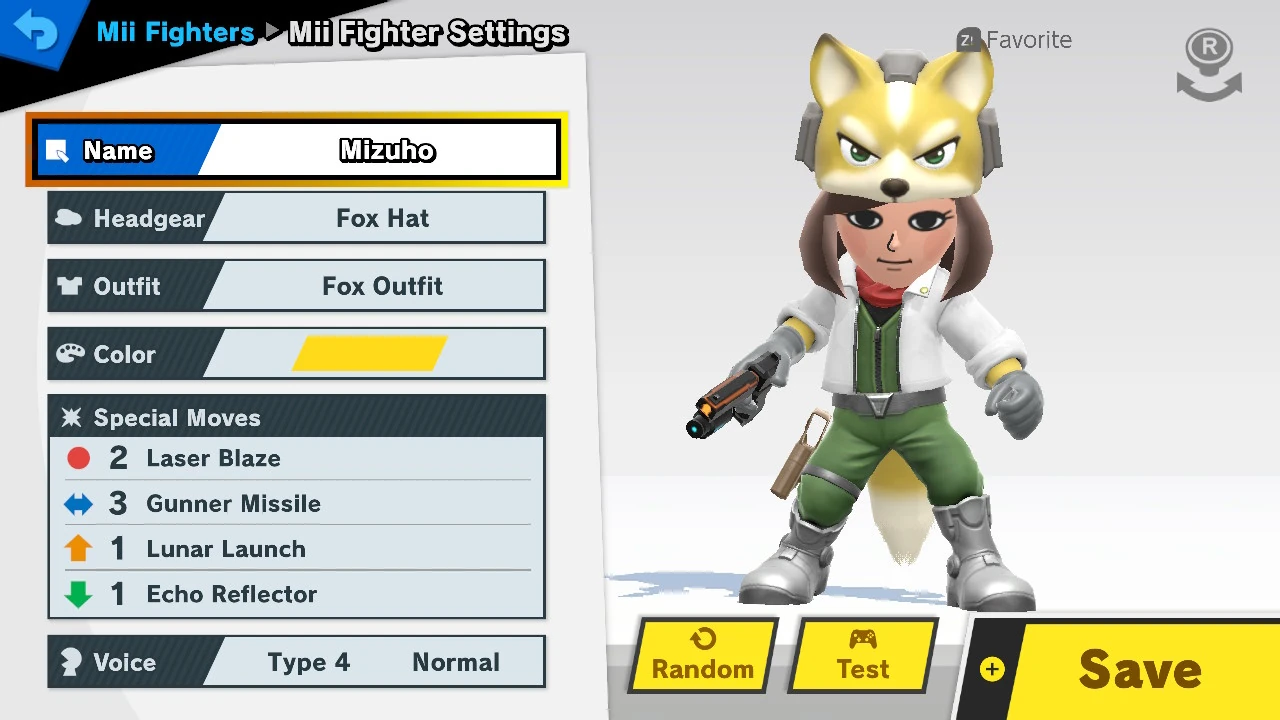Viewport: 1280px width, 720px height.
Task: Click the blue side special arrows icon
Action: (x=78, y=504)
